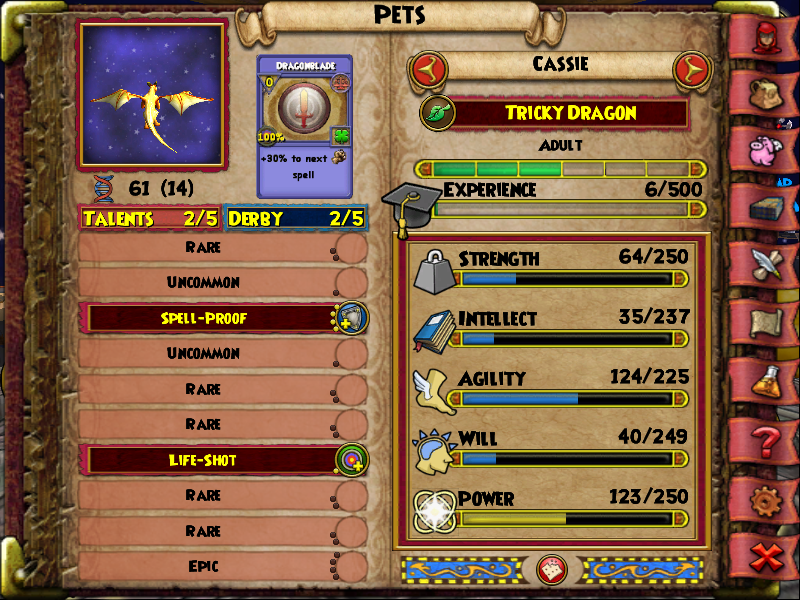Click the red round button under the stats

click(x=552, y=570)
